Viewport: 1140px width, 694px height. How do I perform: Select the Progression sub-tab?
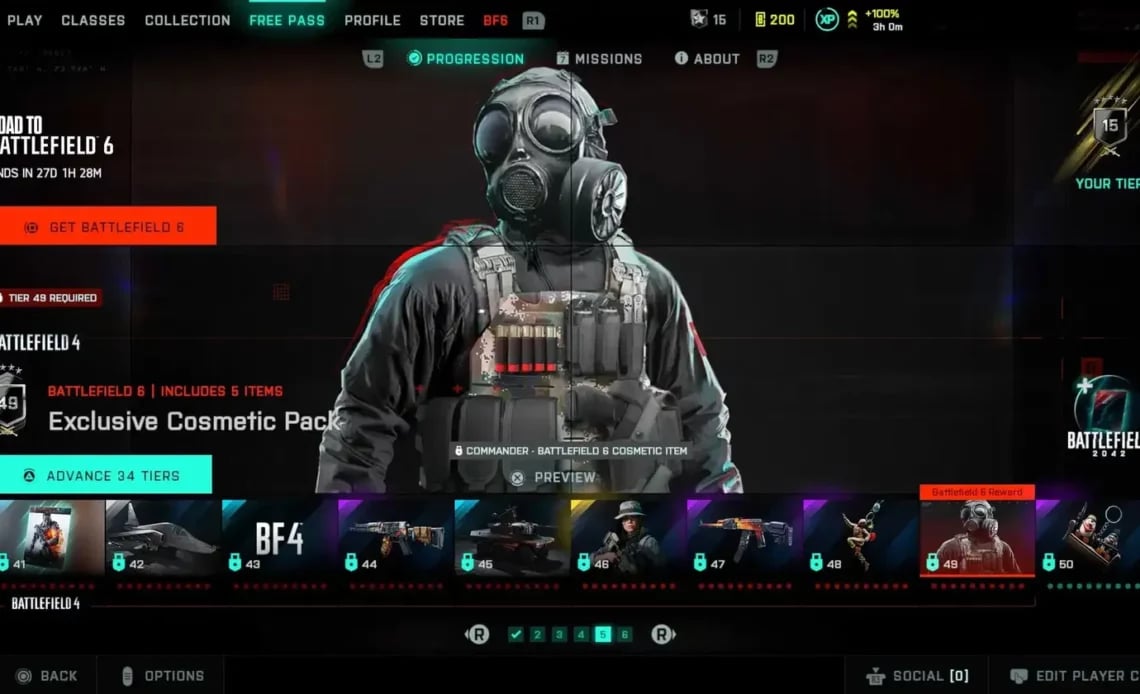pyautogui.click(x=466, y=59)
